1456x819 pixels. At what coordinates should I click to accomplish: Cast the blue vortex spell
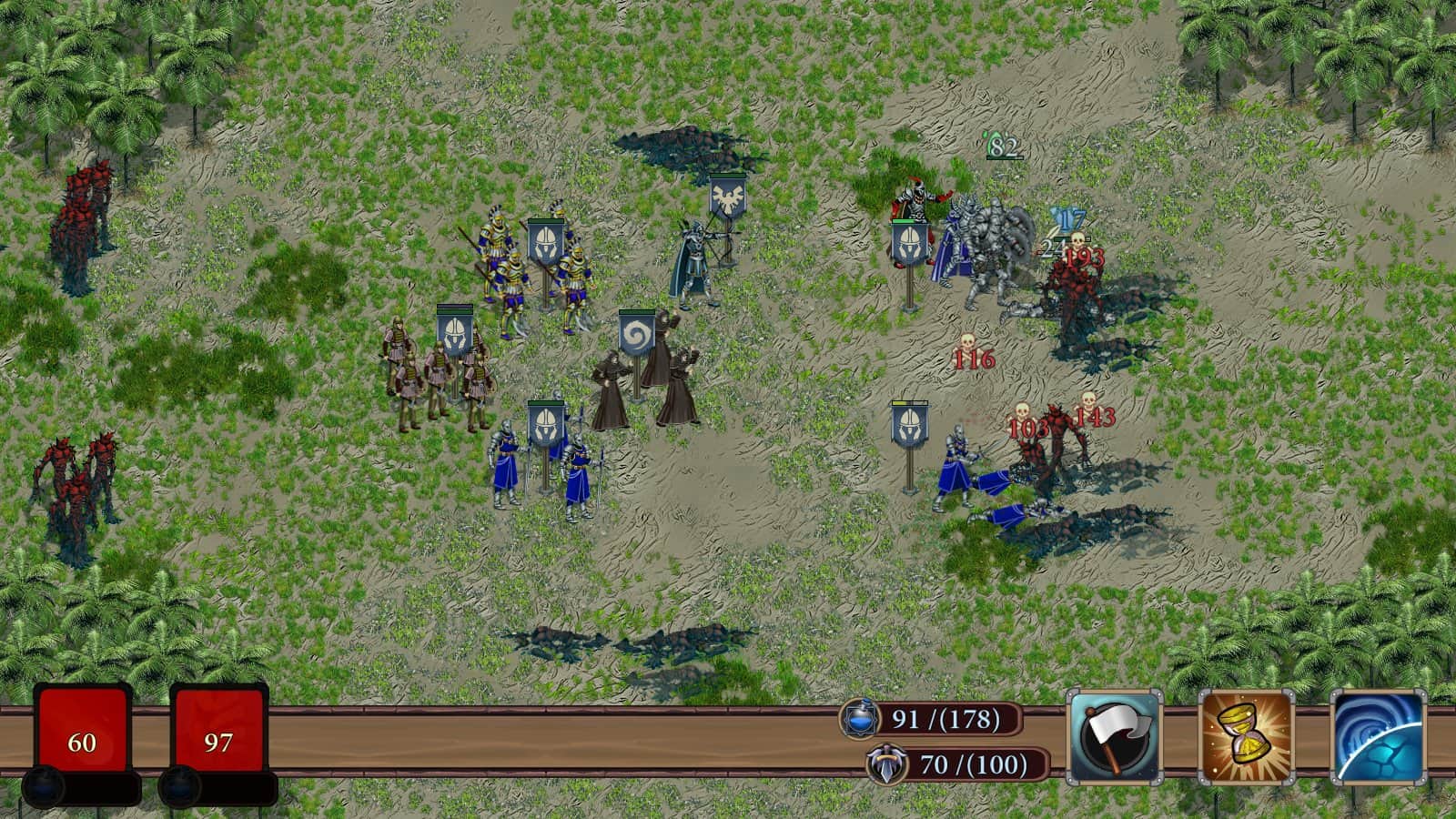[x=1378, y=738]
